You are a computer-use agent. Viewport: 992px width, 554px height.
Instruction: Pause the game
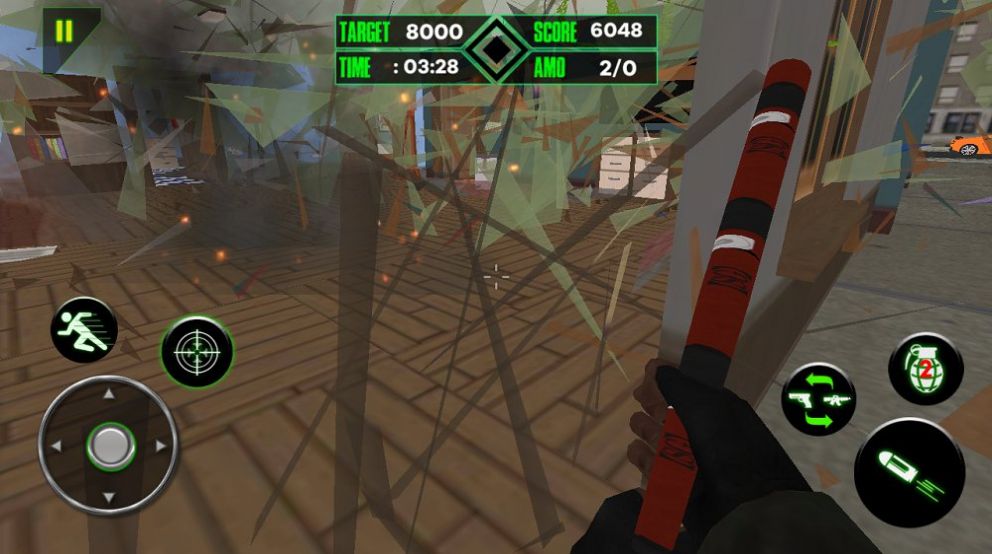[64, 31]
